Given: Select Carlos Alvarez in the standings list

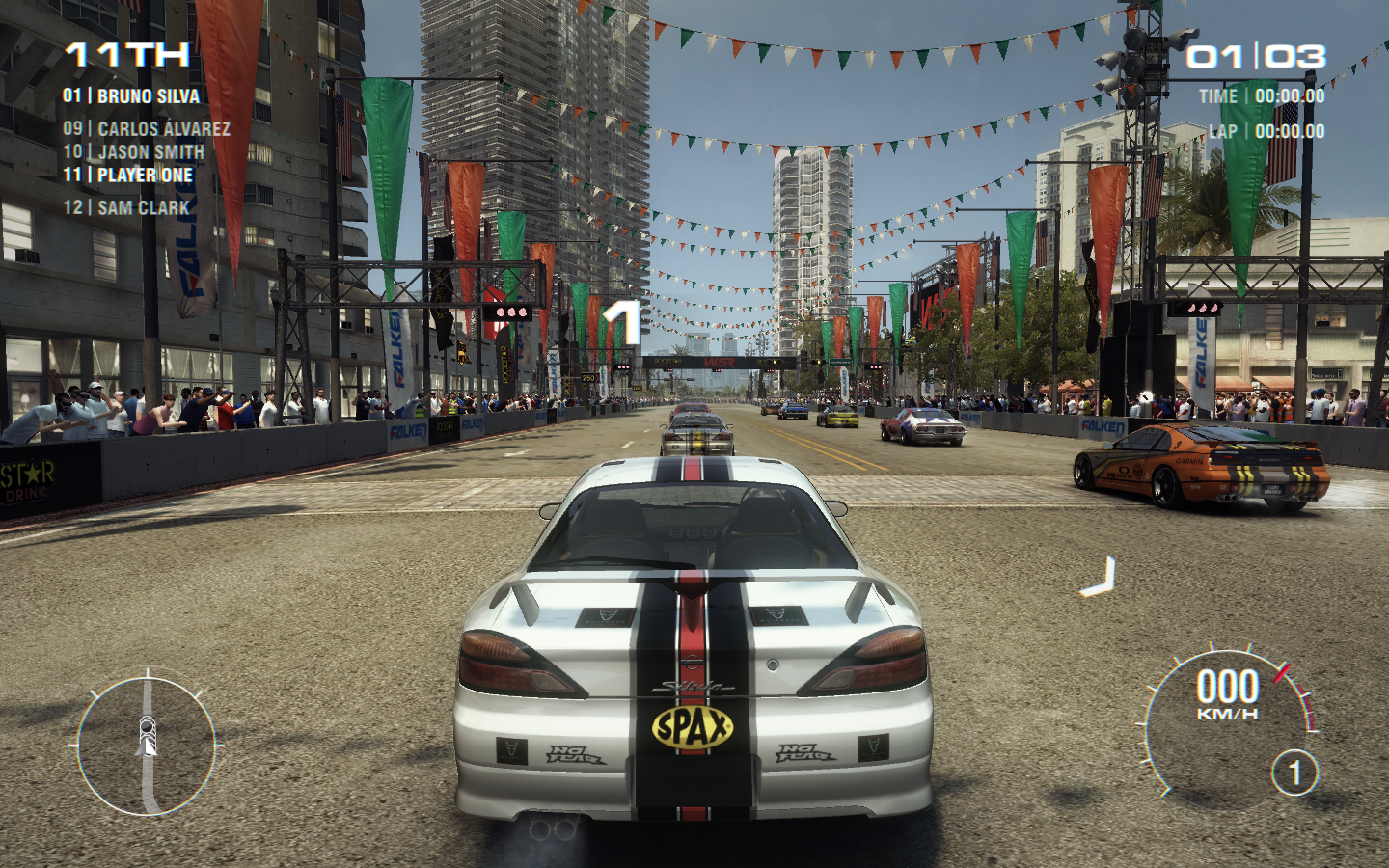Looking at the screenshot, I should click(x=147, y=129).
